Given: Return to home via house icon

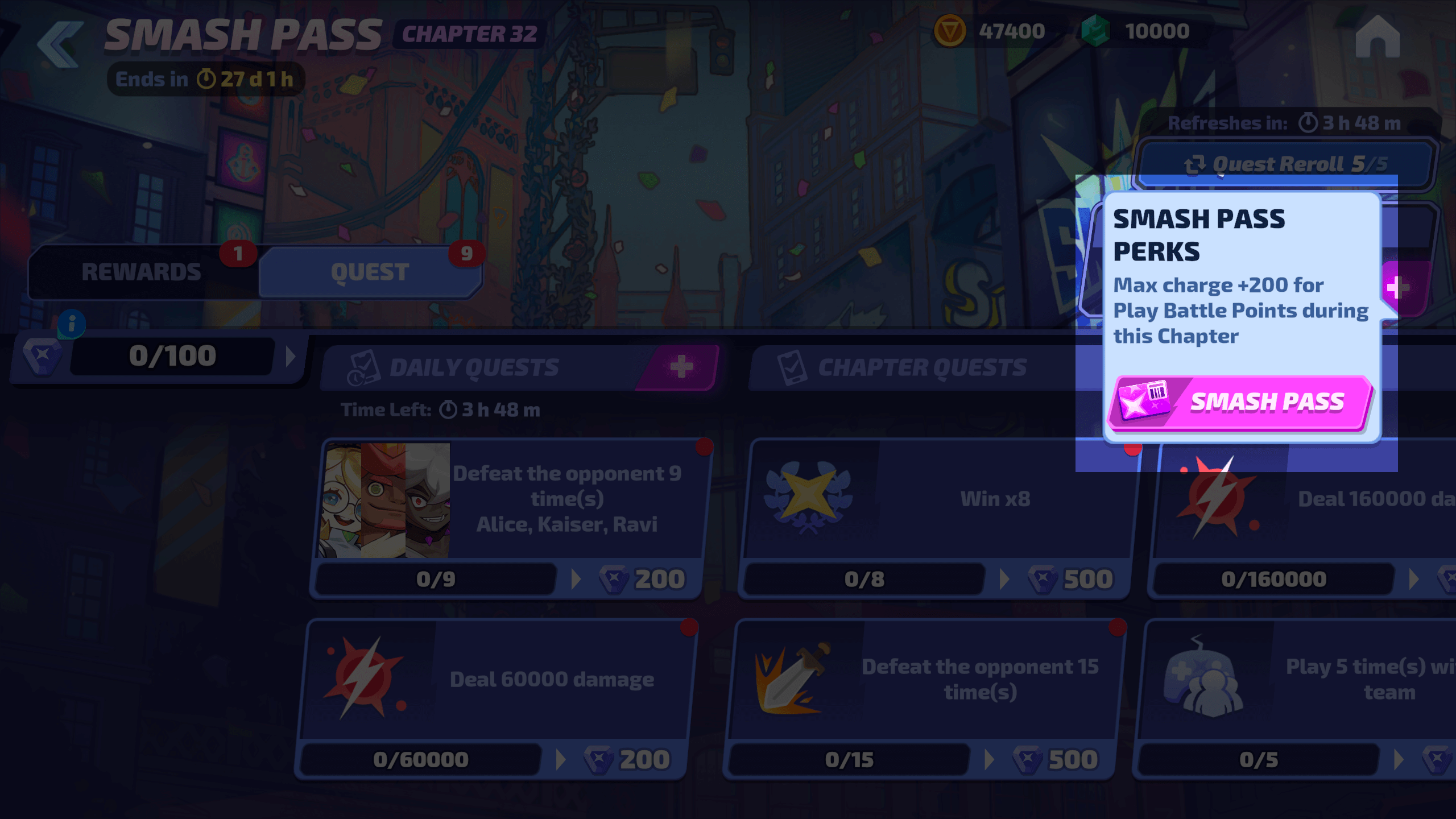Looking at the screenshot, I should (1377, 37).
